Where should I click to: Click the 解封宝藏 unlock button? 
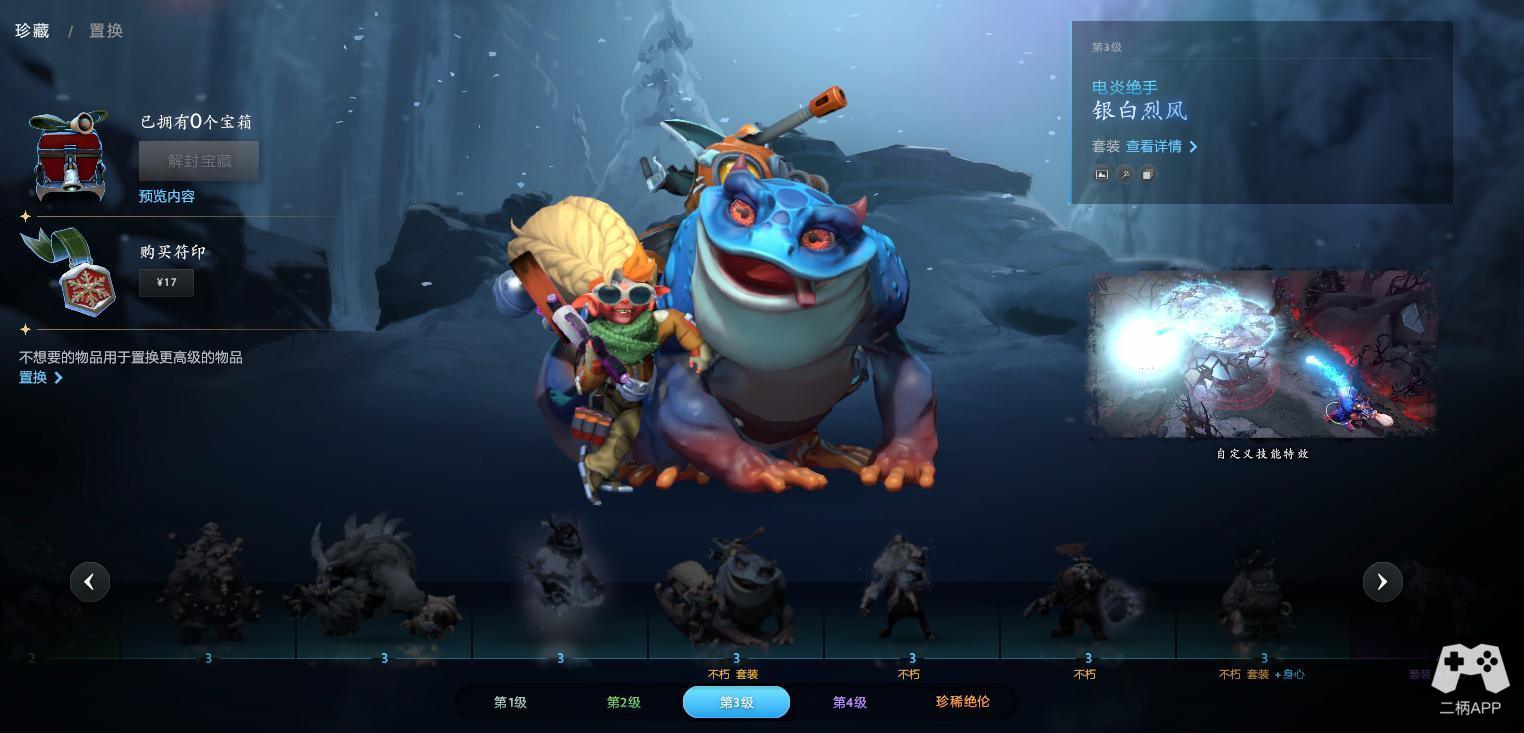(x=199, y=161)
